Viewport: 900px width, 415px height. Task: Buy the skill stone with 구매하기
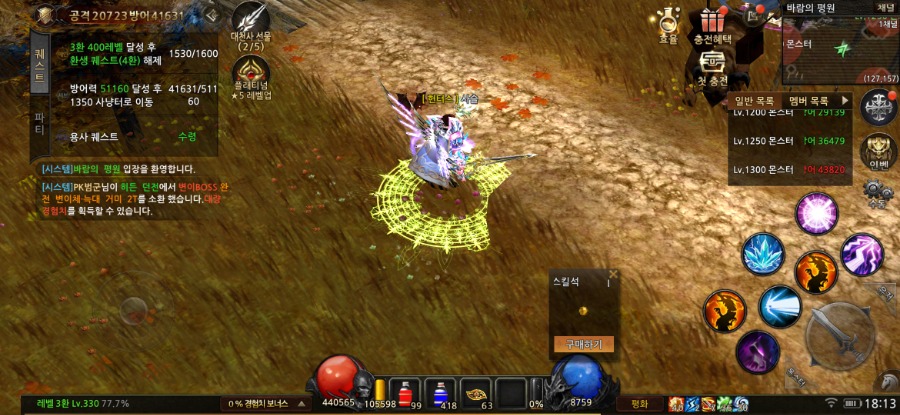584,344
